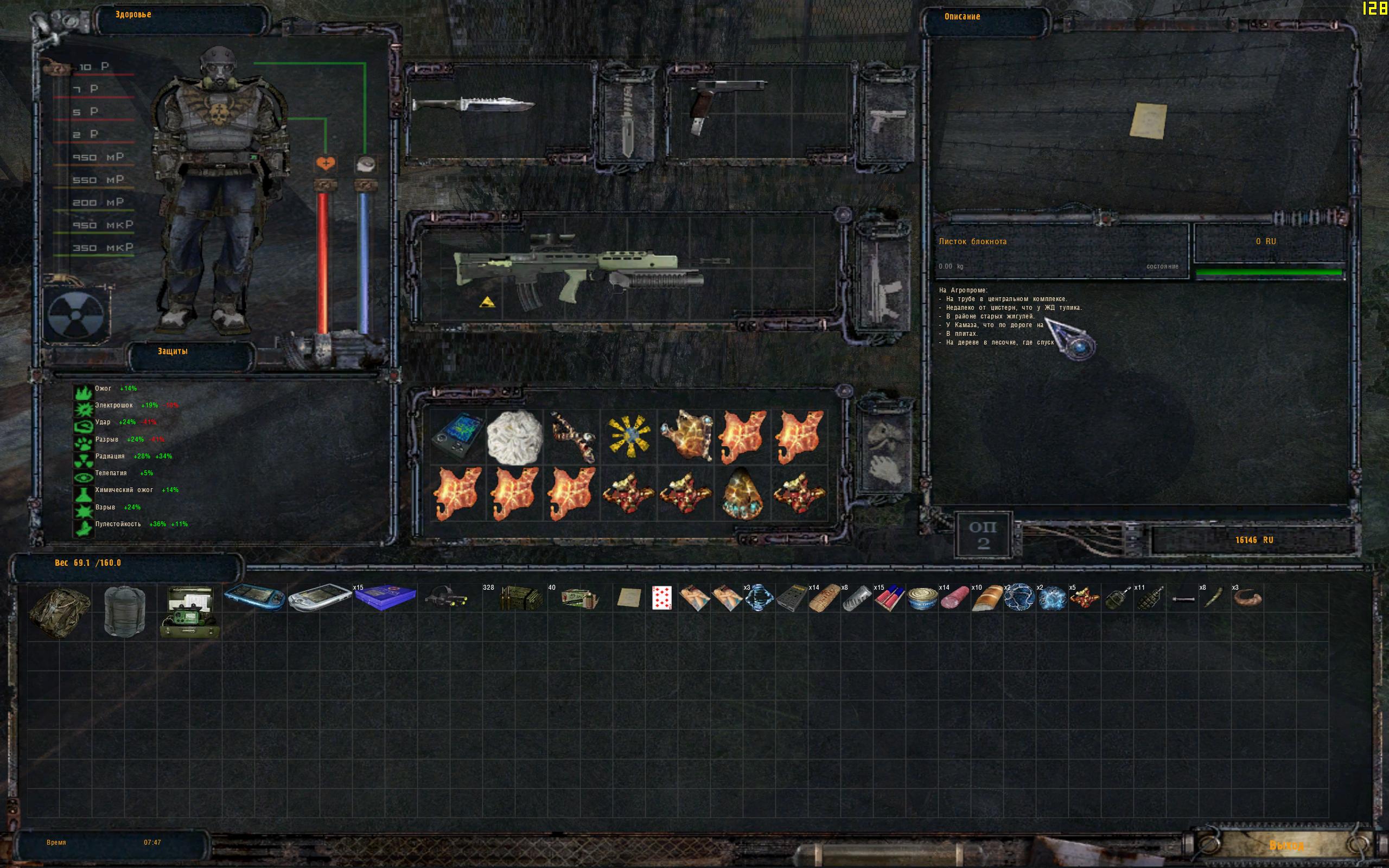Image resolution: width=1389 pixels, height=868 pixels.
Task: Select the night vision goggles item
Action: tap(446, 598)
